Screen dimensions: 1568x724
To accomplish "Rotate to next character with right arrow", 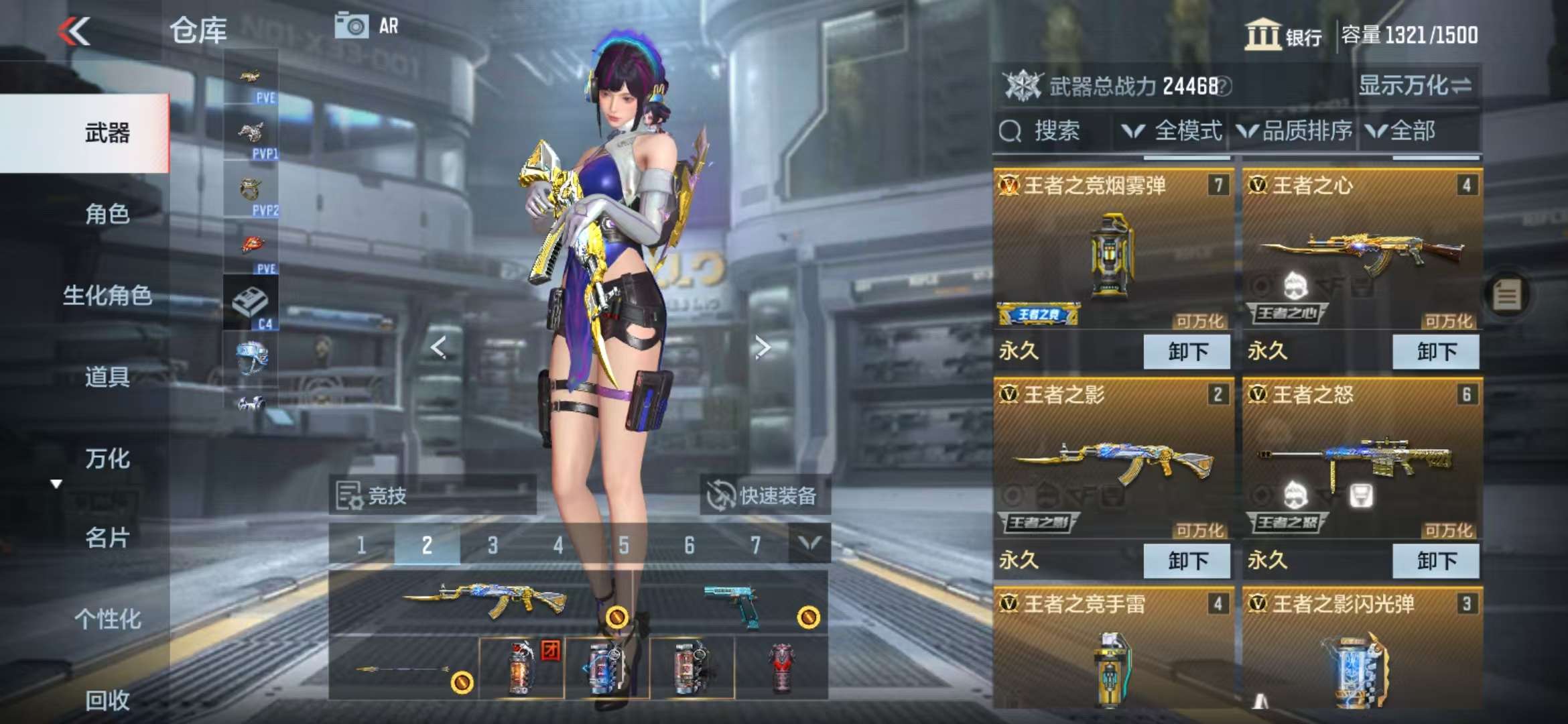I will pos(762,347).
